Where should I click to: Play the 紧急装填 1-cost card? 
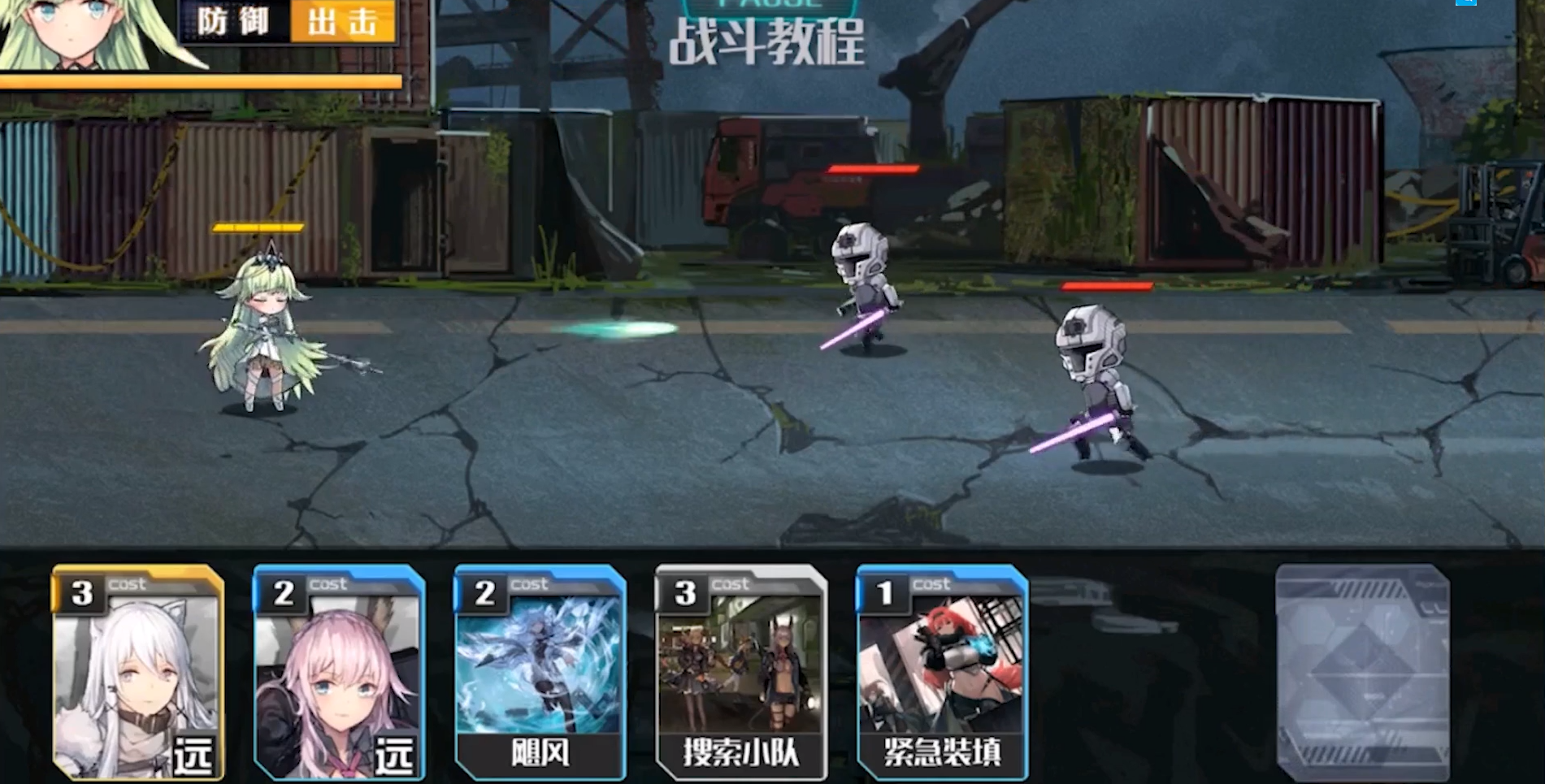[942, 673]
